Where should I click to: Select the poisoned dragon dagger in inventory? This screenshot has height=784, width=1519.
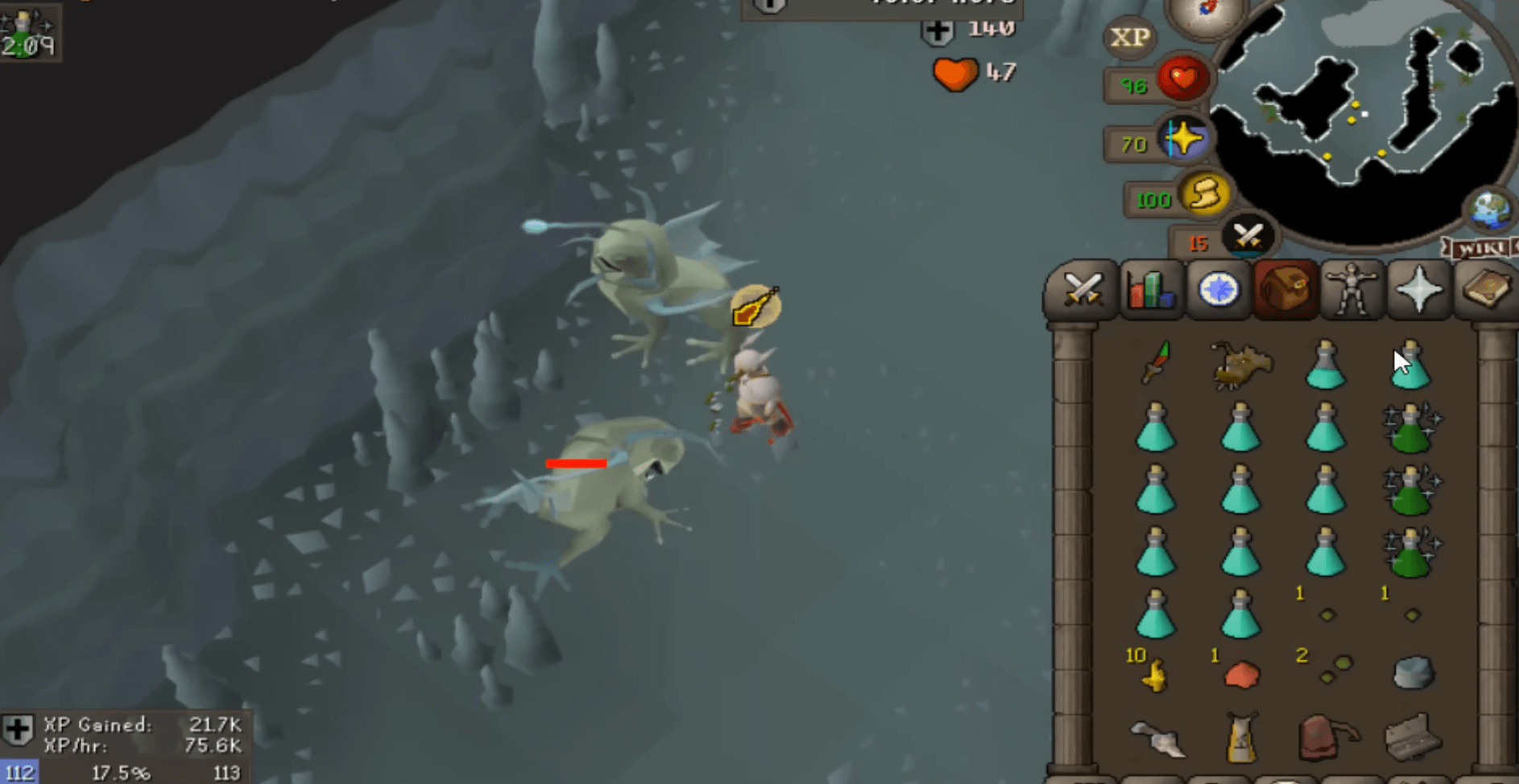[x=1156, y=364]
